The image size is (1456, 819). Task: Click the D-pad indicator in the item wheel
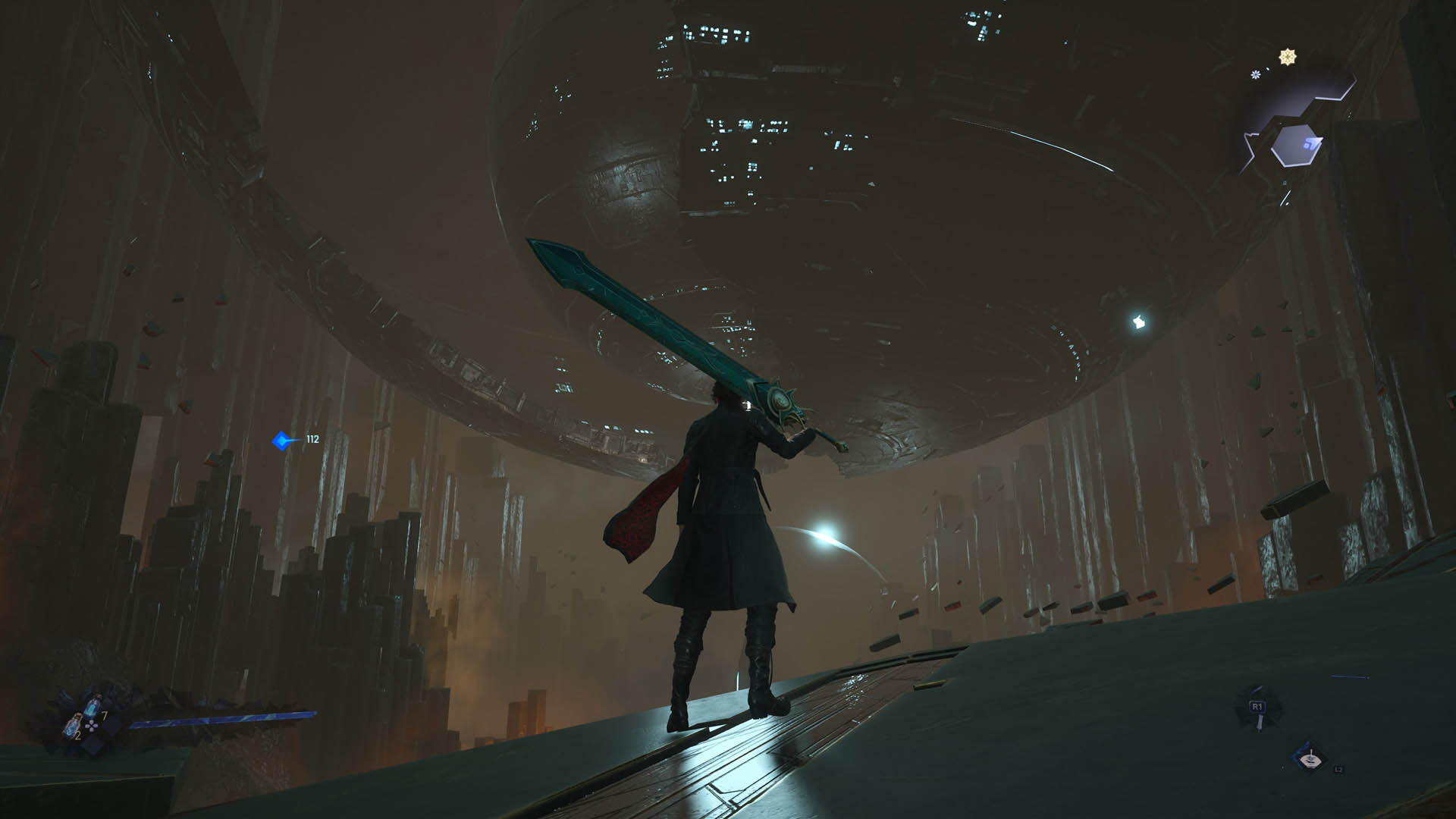[91, 726]
